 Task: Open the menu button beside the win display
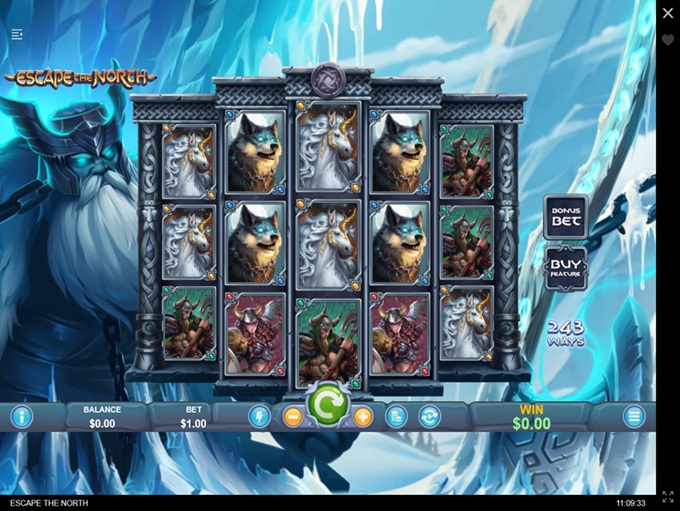click(634, 416)
